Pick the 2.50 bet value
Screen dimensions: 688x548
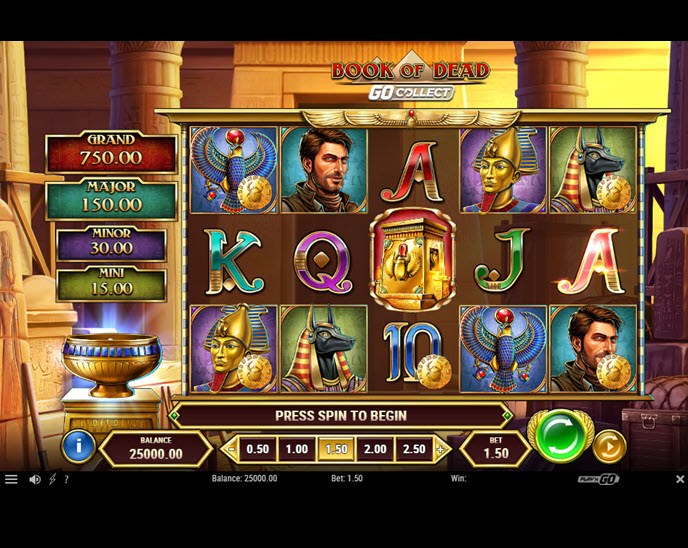[414, 450]
